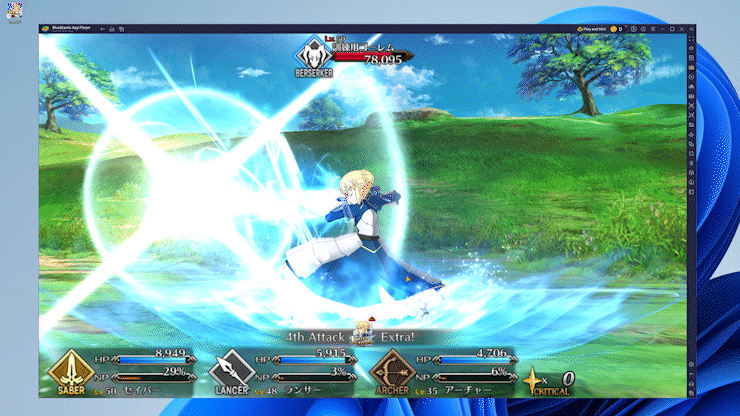
Task: Target the Berserker enemy class icon
Action: [x=314, y=50]
